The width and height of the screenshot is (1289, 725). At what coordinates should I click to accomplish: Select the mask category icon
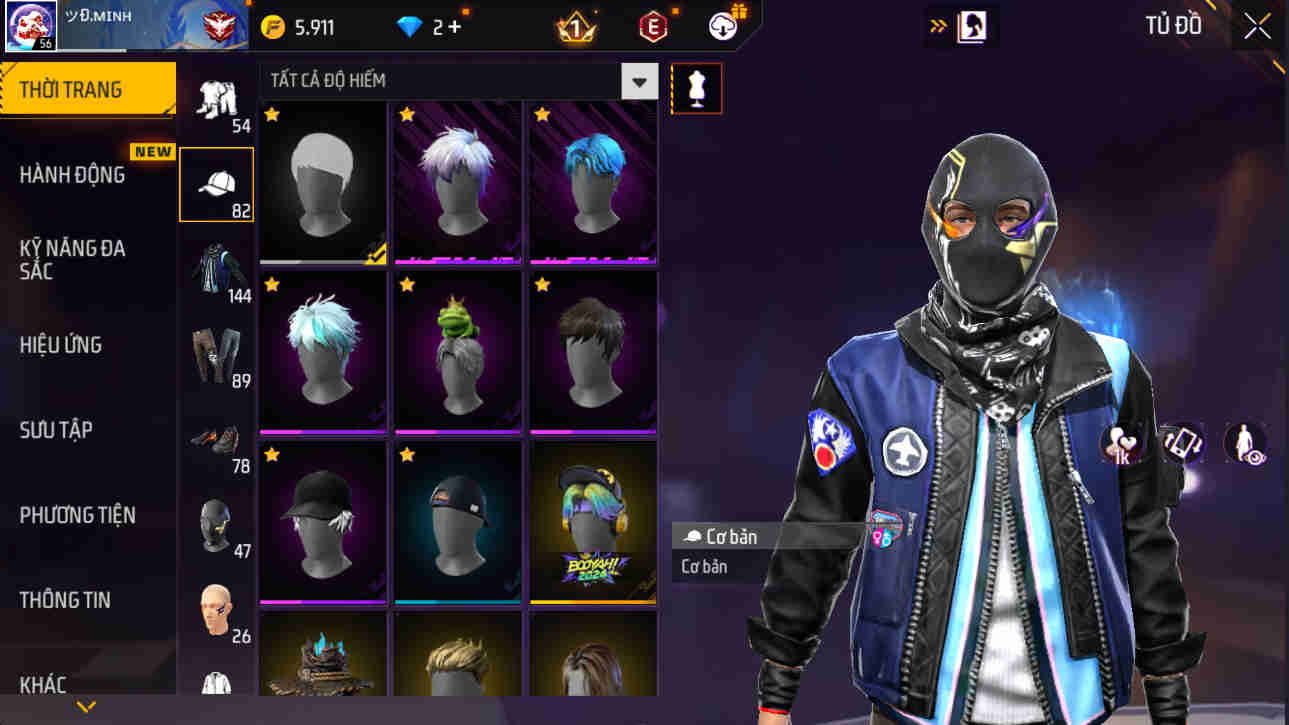tap(216, 523)
